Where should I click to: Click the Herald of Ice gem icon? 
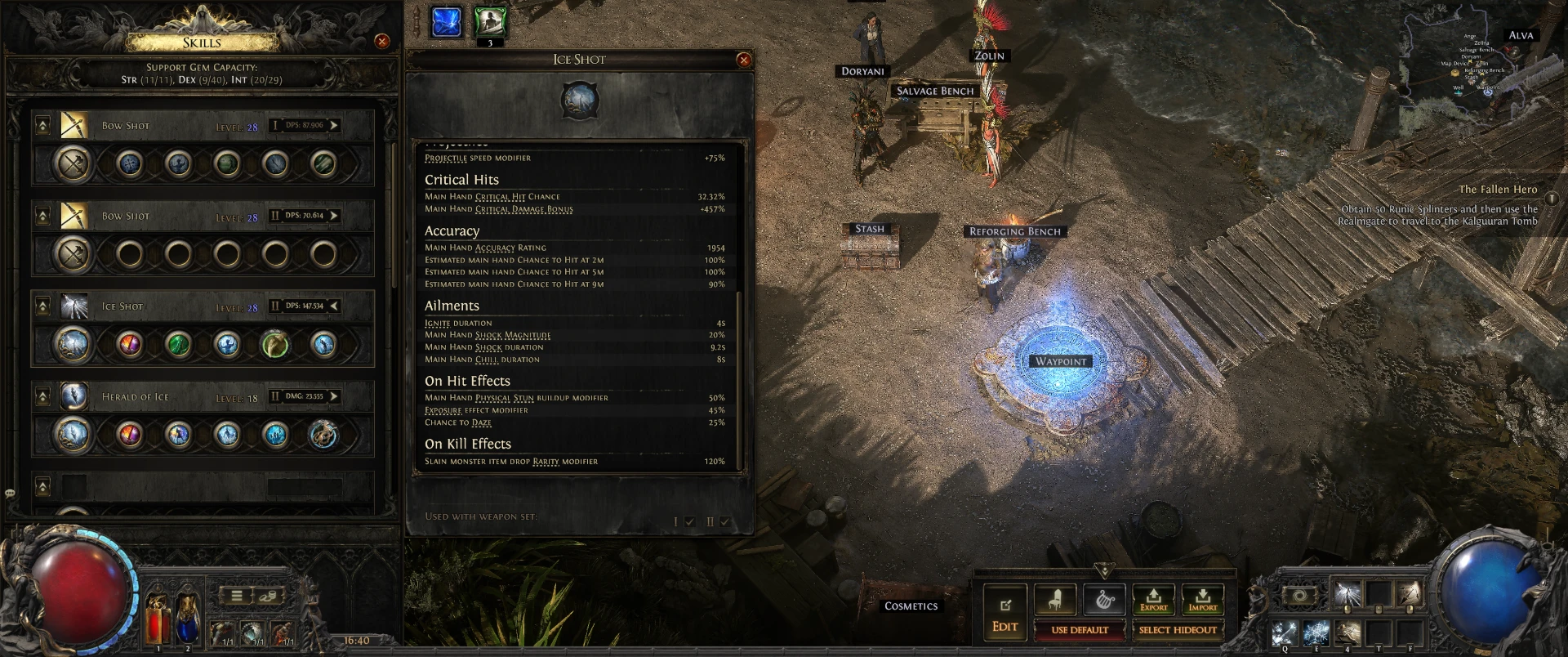76,396
